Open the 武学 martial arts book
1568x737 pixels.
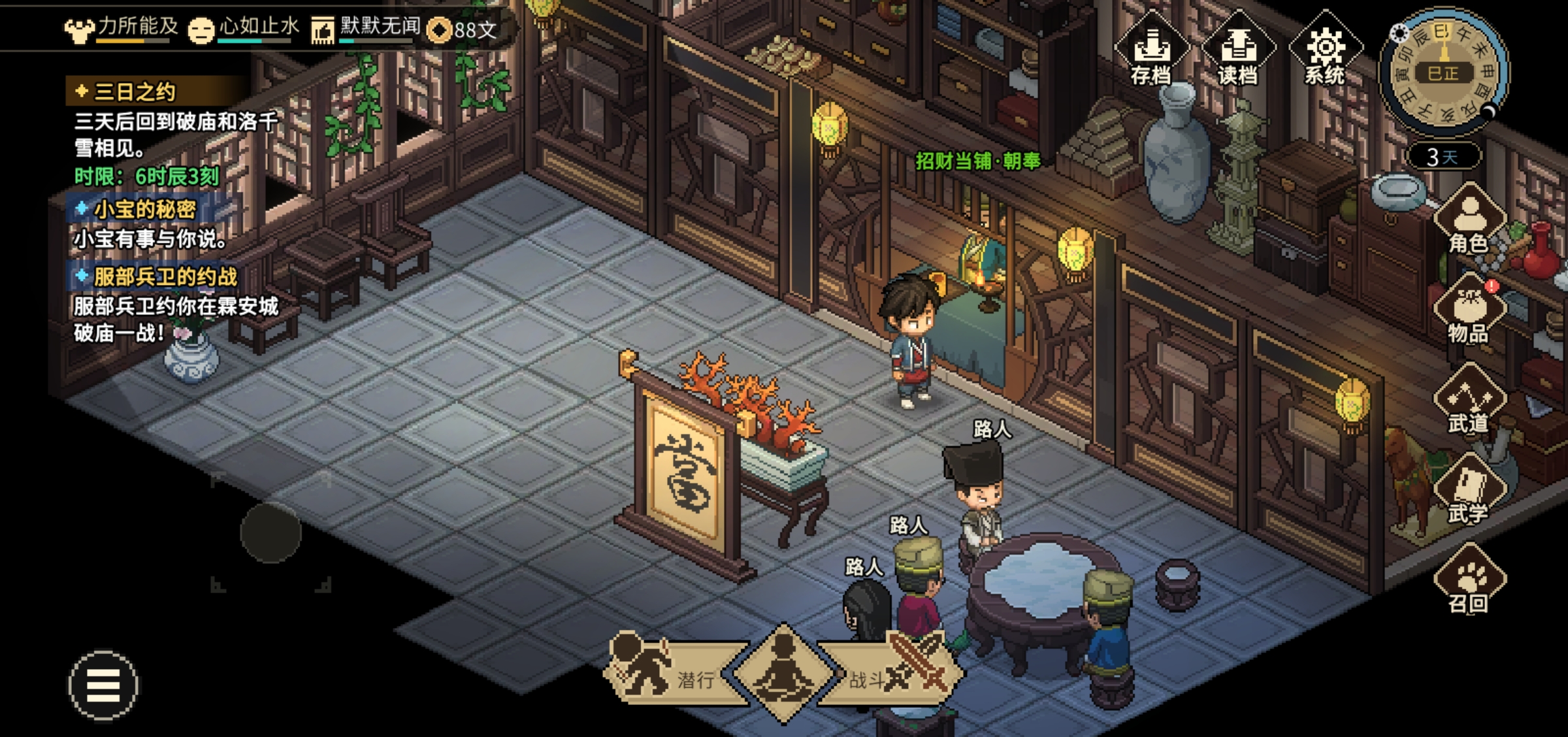[1469, 491]
